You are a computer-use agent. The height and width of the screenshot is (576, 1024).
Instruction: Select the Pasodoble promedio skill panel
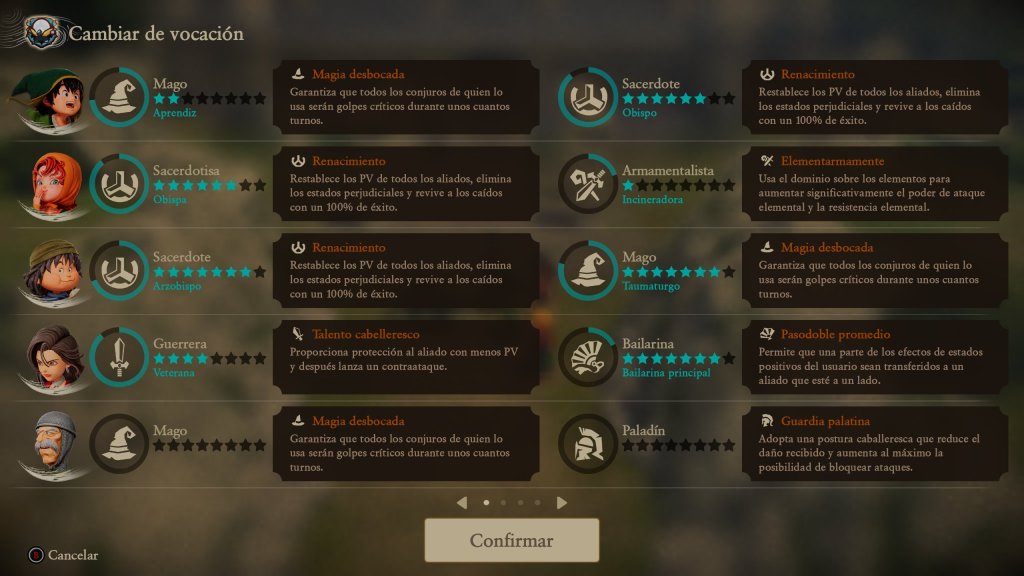tap(875, 357)
